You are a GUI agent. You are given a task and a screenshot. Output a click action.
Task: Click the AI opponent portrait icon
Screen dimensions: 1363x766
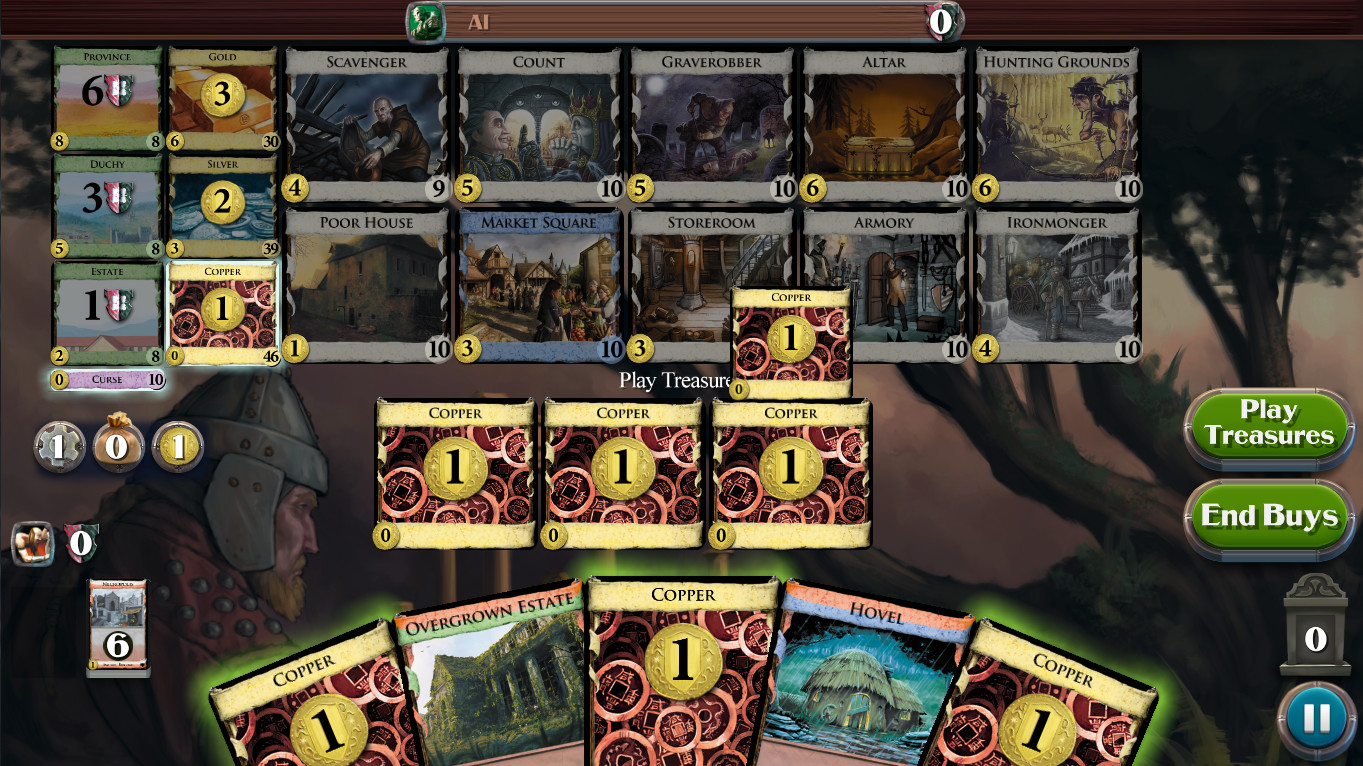pyautogui.click(x=425, y=21)
